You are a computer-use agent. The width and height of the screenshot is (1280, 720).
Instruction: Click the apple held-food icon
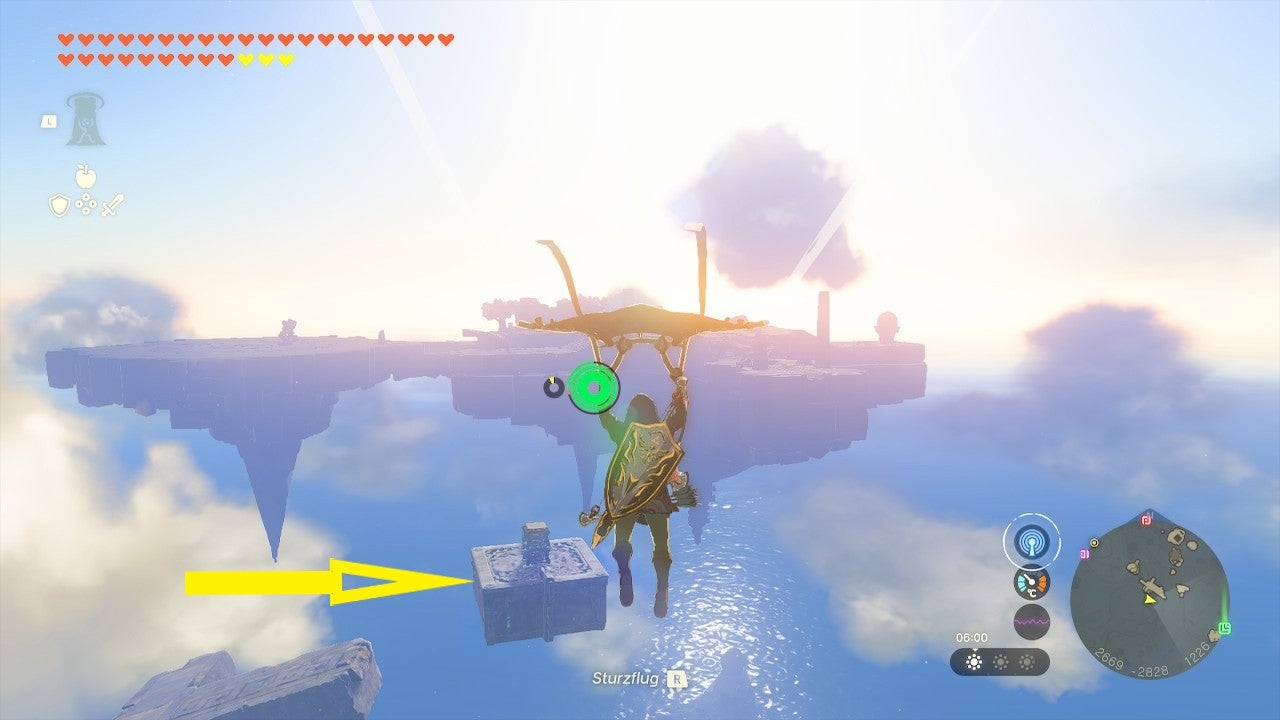86,176
